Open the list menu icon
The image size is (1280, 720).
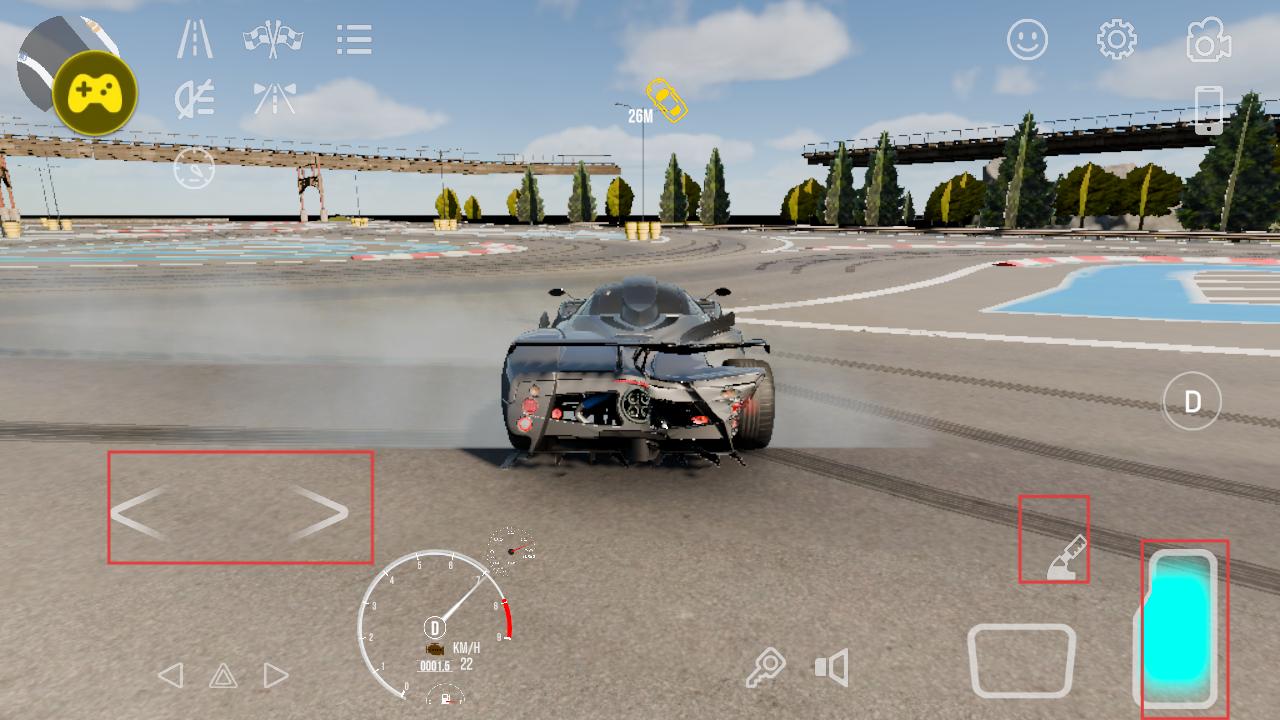354,40
